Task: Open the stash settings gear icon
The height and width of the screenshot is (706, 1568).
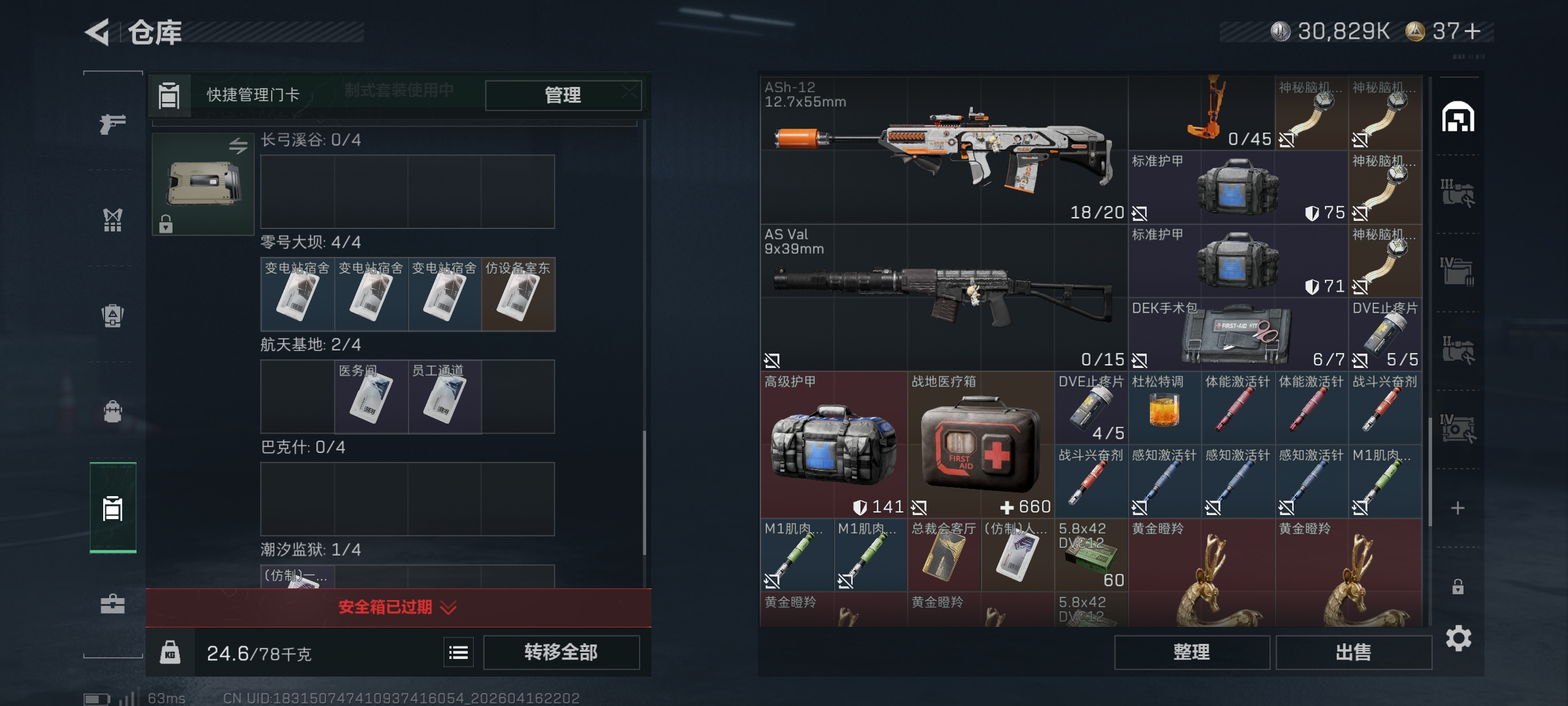Action: pyautogui.click(x=1458, y=638)
